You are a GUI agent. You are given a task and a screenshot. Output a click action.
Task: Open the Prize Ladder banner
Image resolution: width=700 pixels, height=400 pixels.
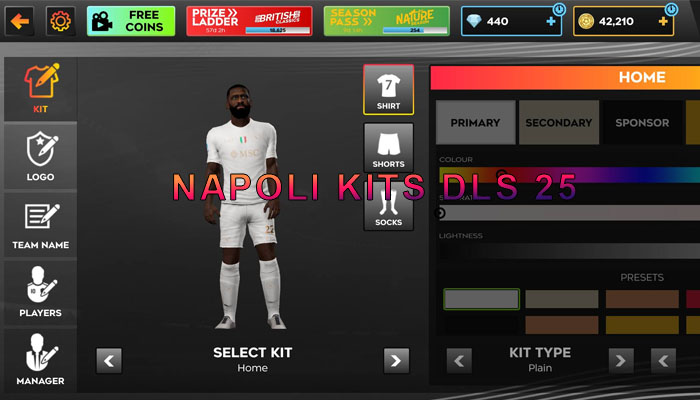tap(251, 20)
